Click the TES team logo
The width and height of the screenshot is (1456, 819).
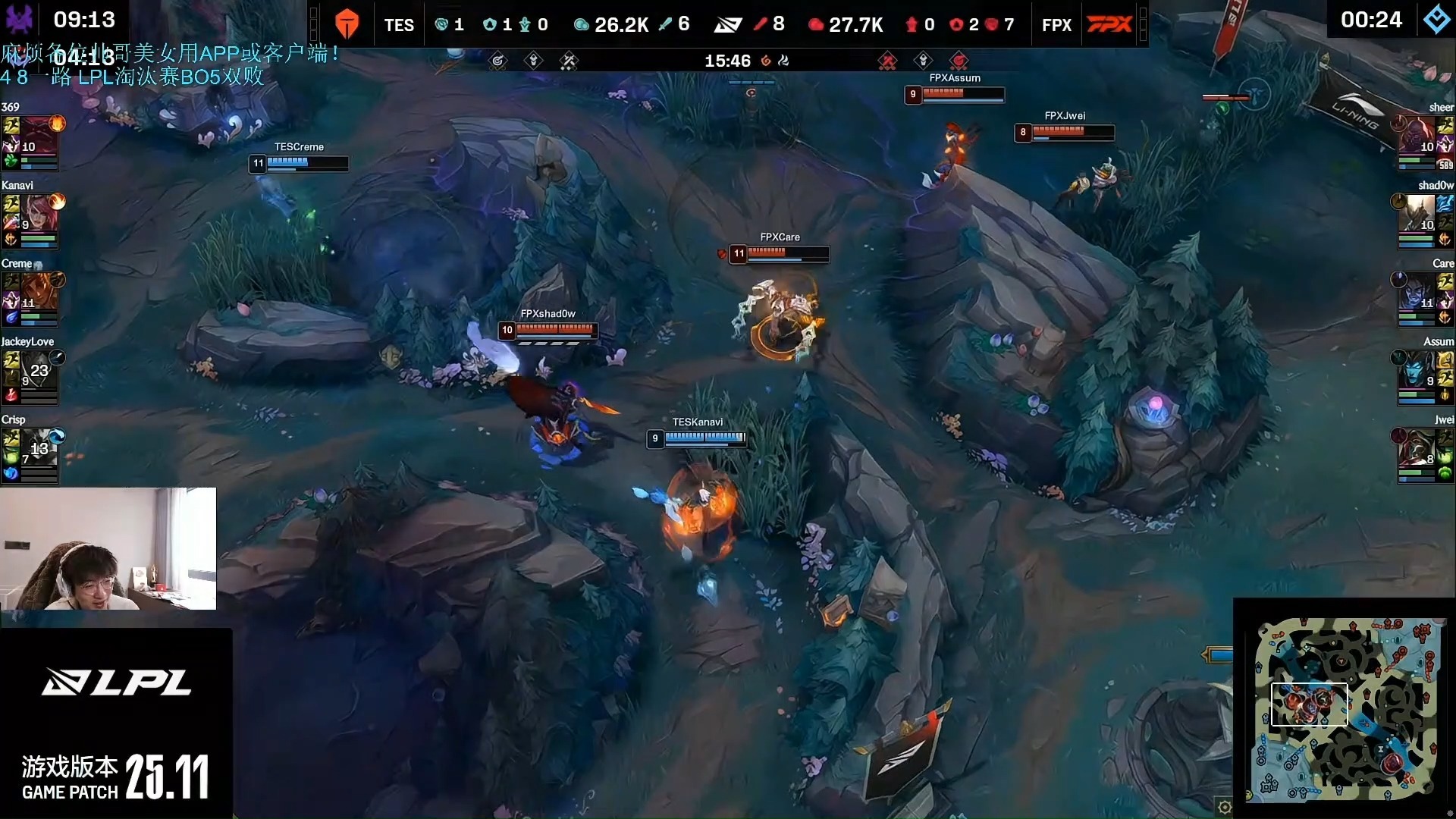(x=347, y=24)
